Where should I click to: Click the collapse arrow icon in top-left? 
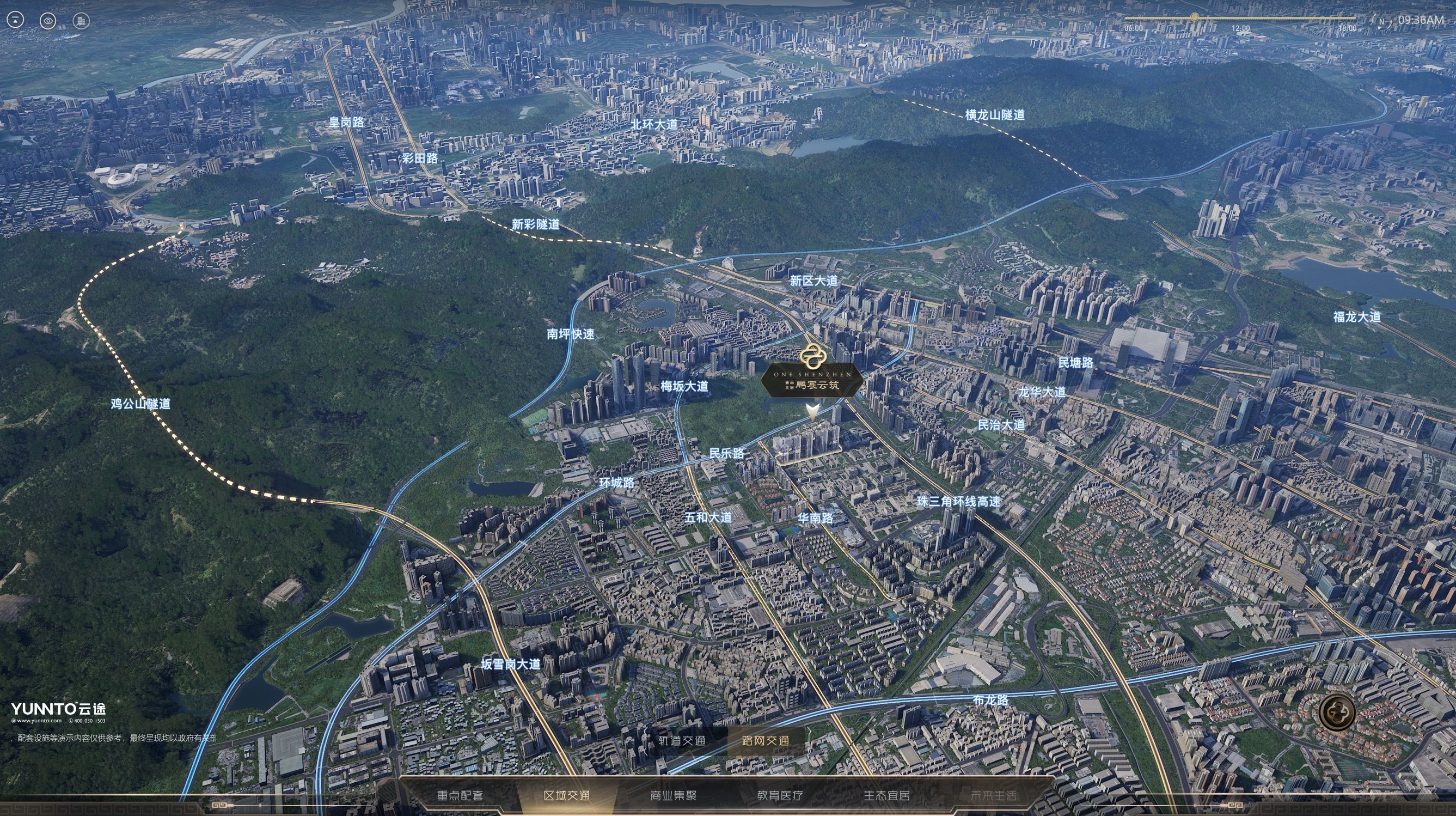(x=15, y=21)
